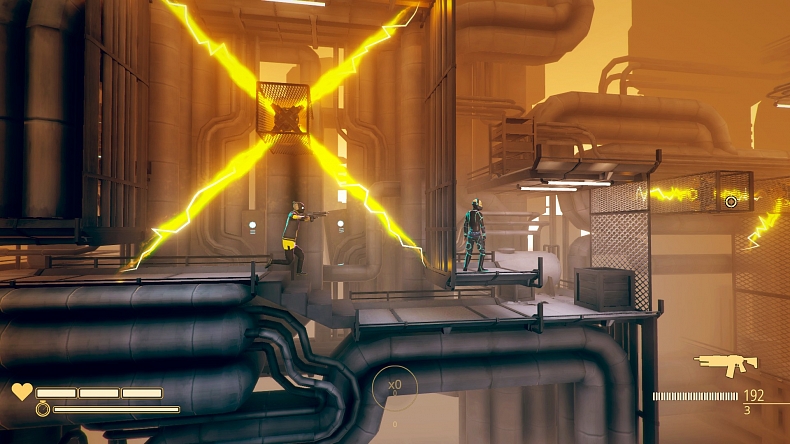This screenshot has height=444, width=790.
Task: Click the circular x0 combo indicator
Action: point(395,386)
